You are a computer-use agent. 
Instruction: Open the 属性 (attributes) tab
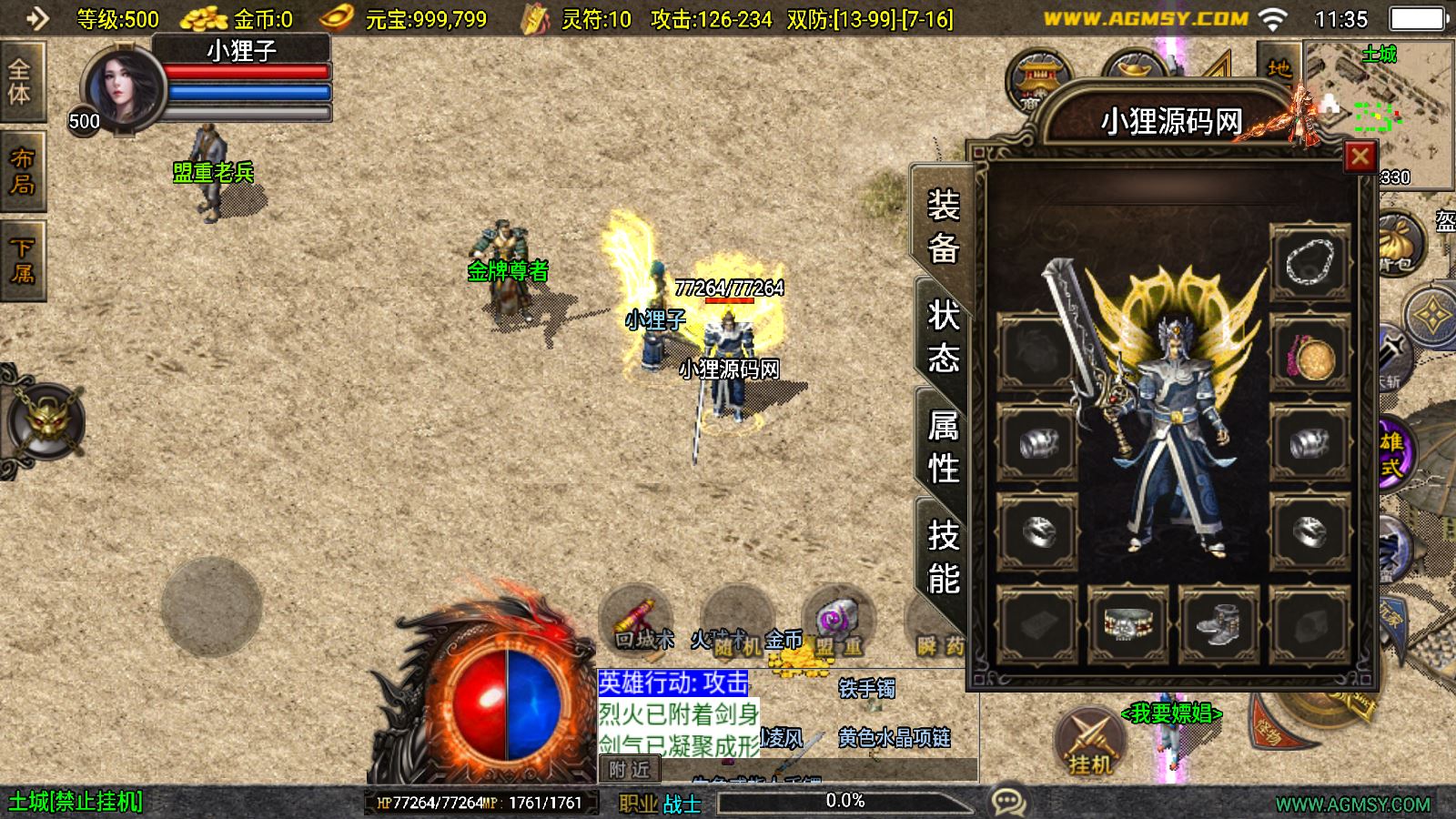tap(943, 446)
